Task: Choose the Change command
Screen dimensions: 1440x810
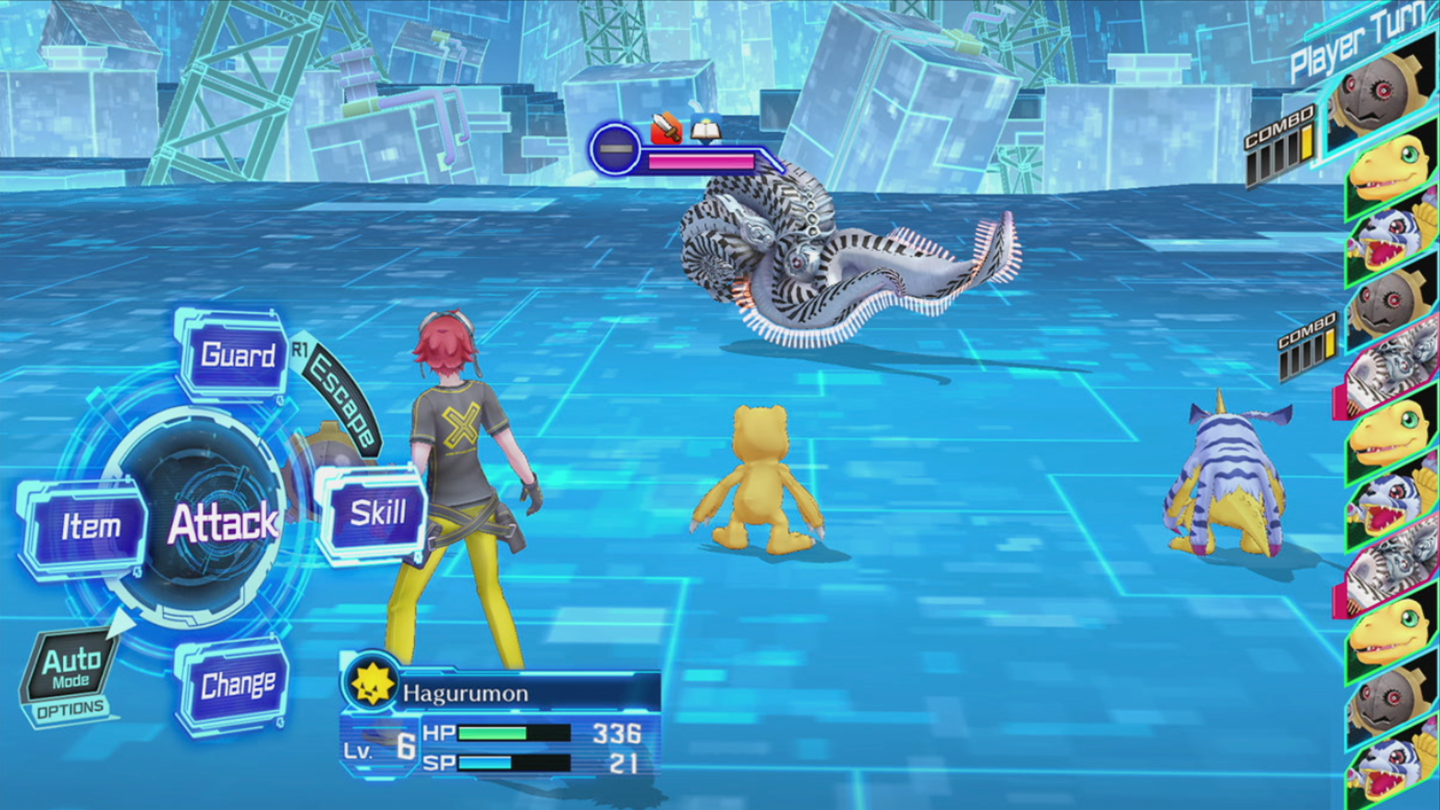Action: coord(236,686)
